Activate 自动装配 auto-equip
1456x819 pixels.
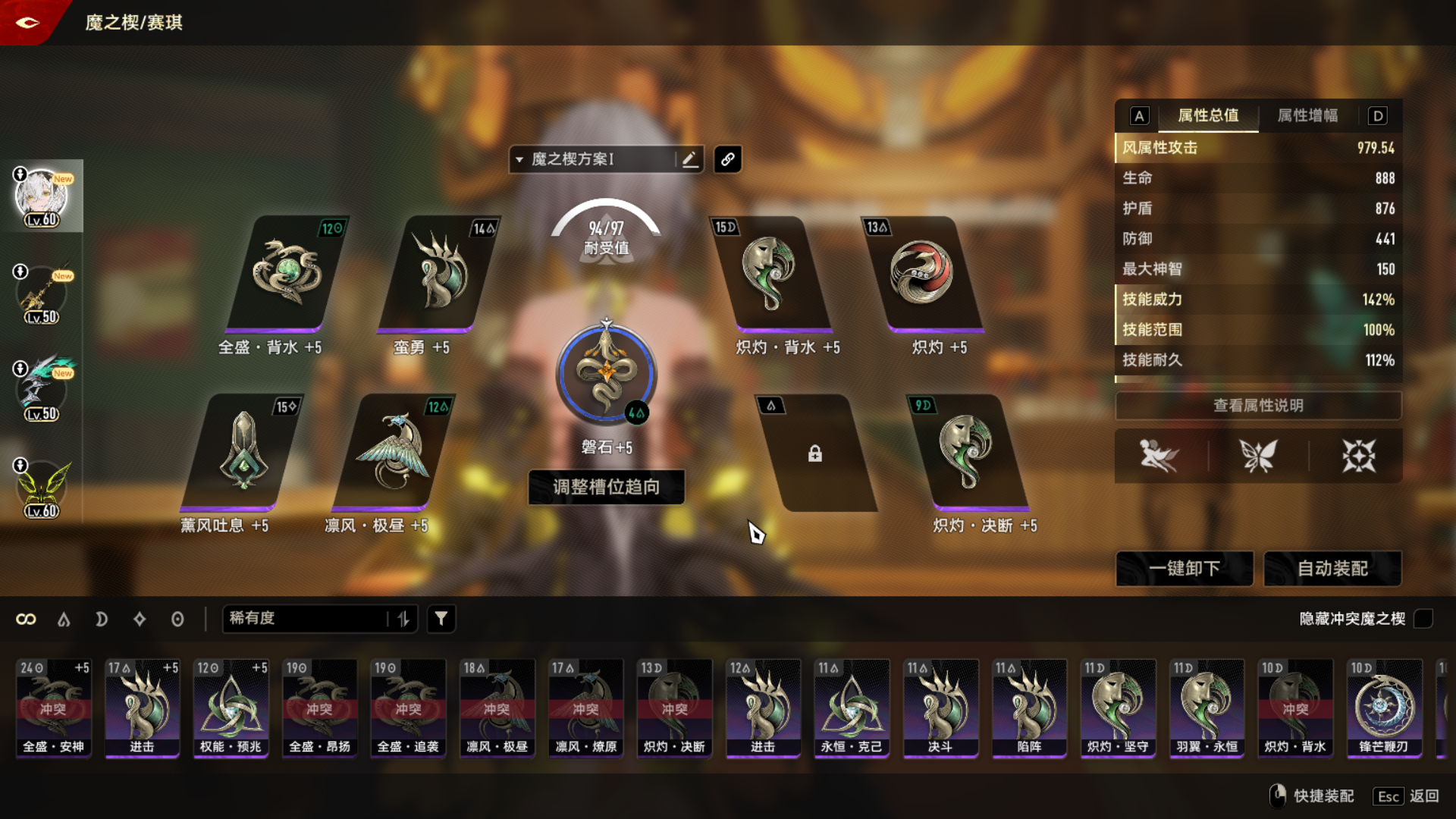pyautogui.click(x=1332, y=569)
